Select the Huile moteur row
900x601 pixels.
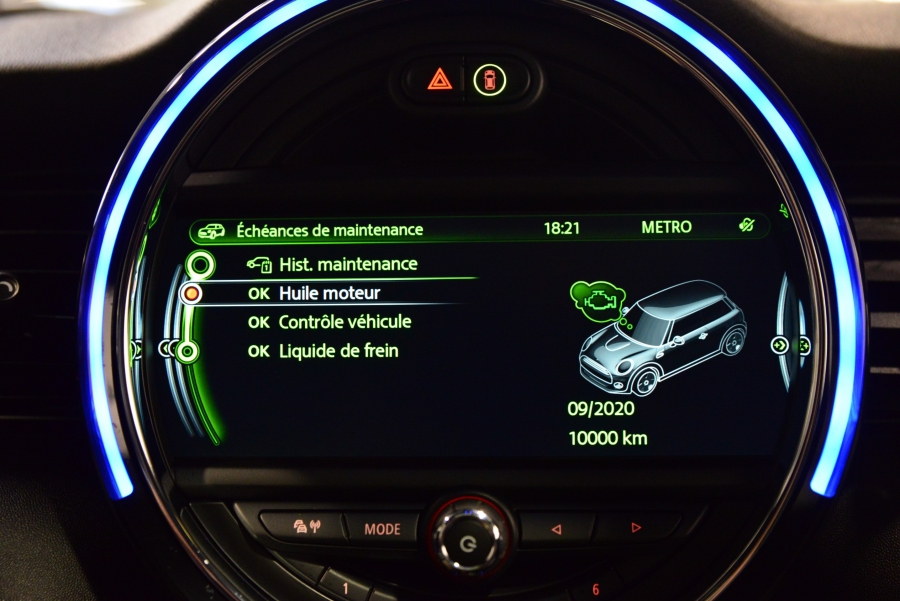329,294
